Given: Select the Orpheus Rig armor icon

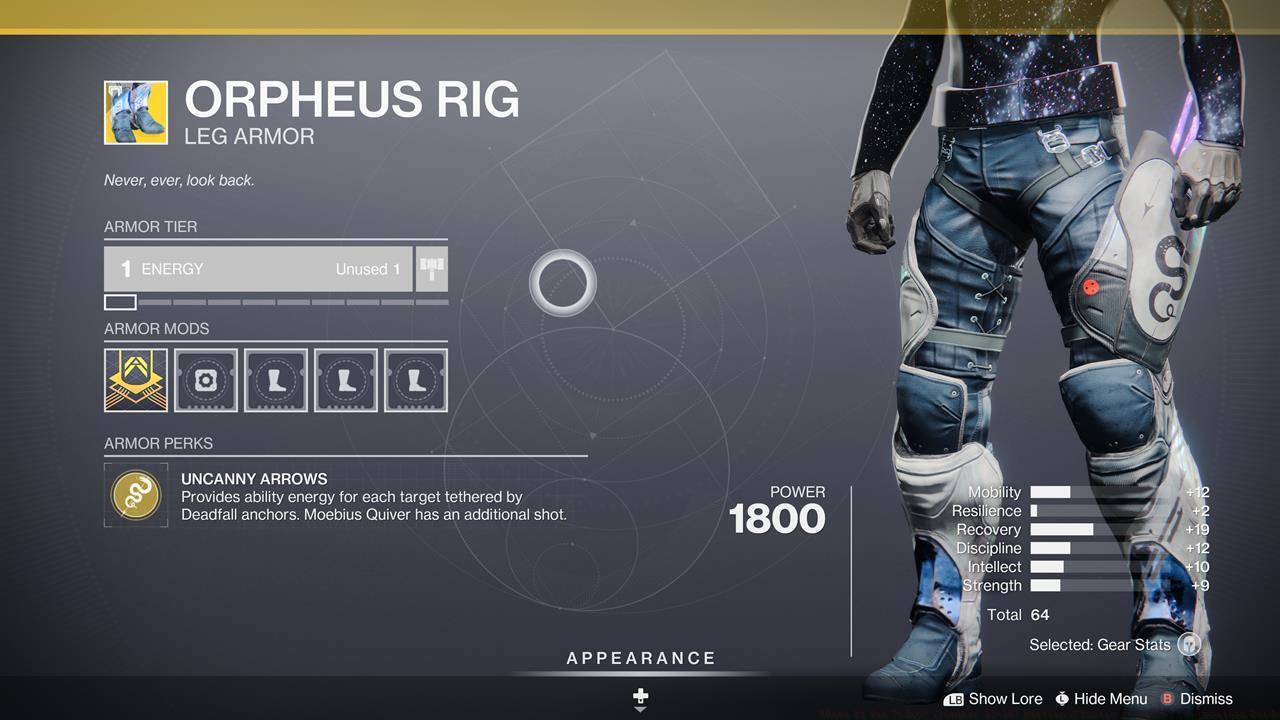Looking at the screenshot, I should (x=135, y=111).
